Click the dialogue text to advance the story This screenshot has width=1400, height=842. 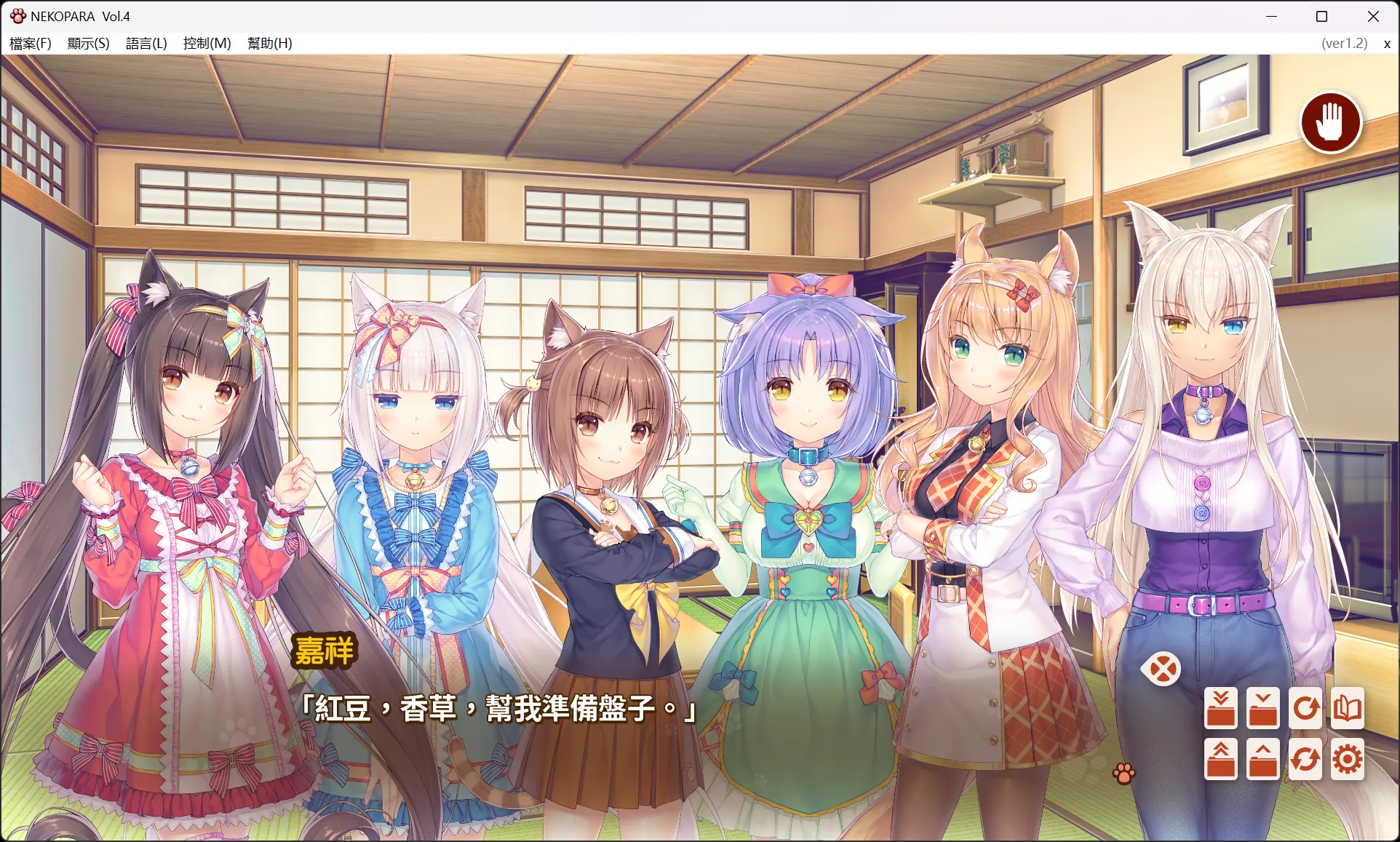(498, 710)
